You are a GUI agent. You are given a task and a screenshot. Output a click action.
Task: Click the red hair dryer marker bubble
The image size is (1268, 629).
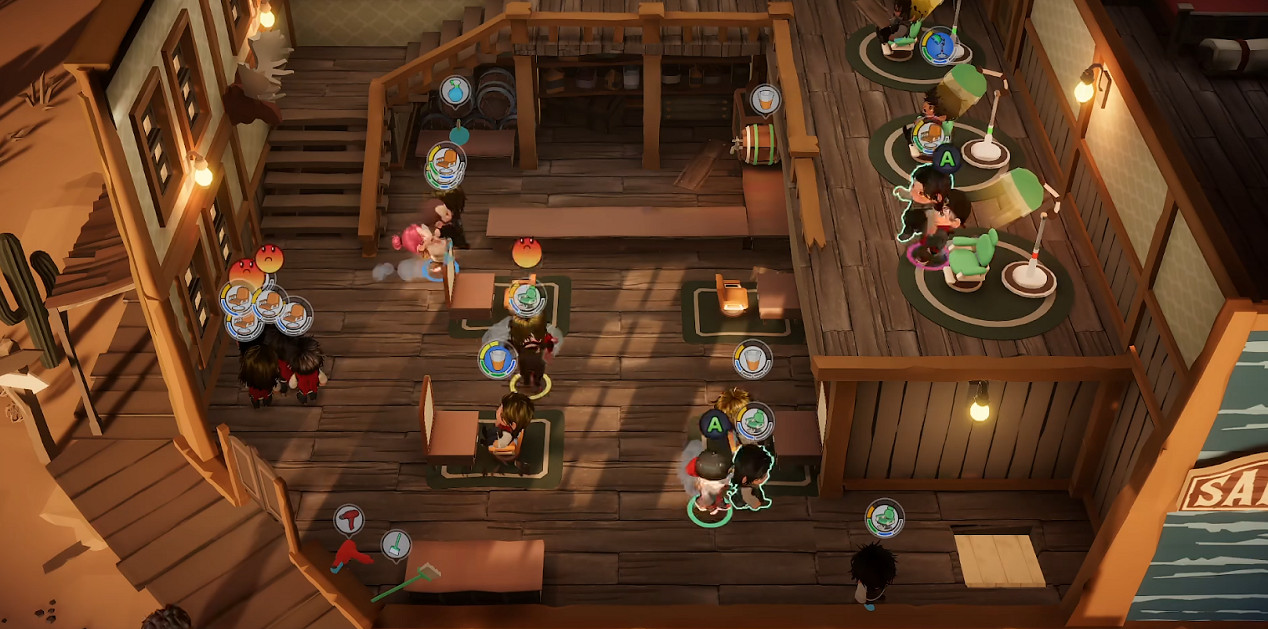[348, 518]
